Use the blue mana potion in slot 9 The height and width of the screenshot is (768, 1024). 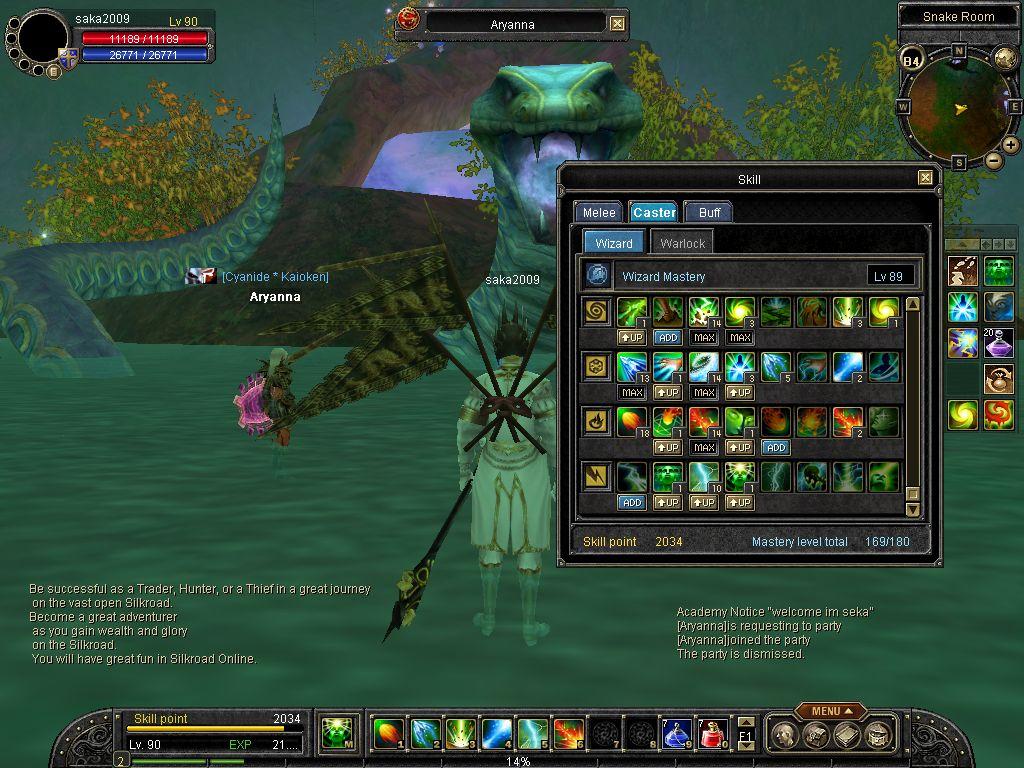[676, 734]
